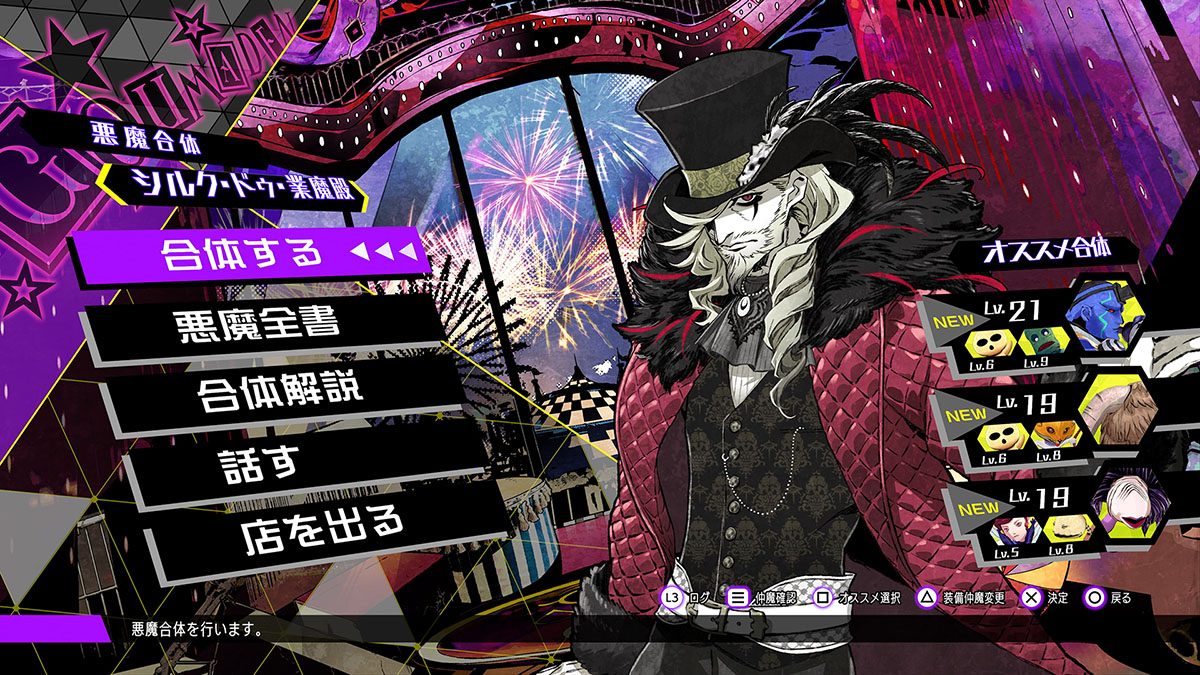Choose the Lv.19 fusion with brown-furred demon
Screen dimensions: 1200x675
click(x=1040, y=422)
